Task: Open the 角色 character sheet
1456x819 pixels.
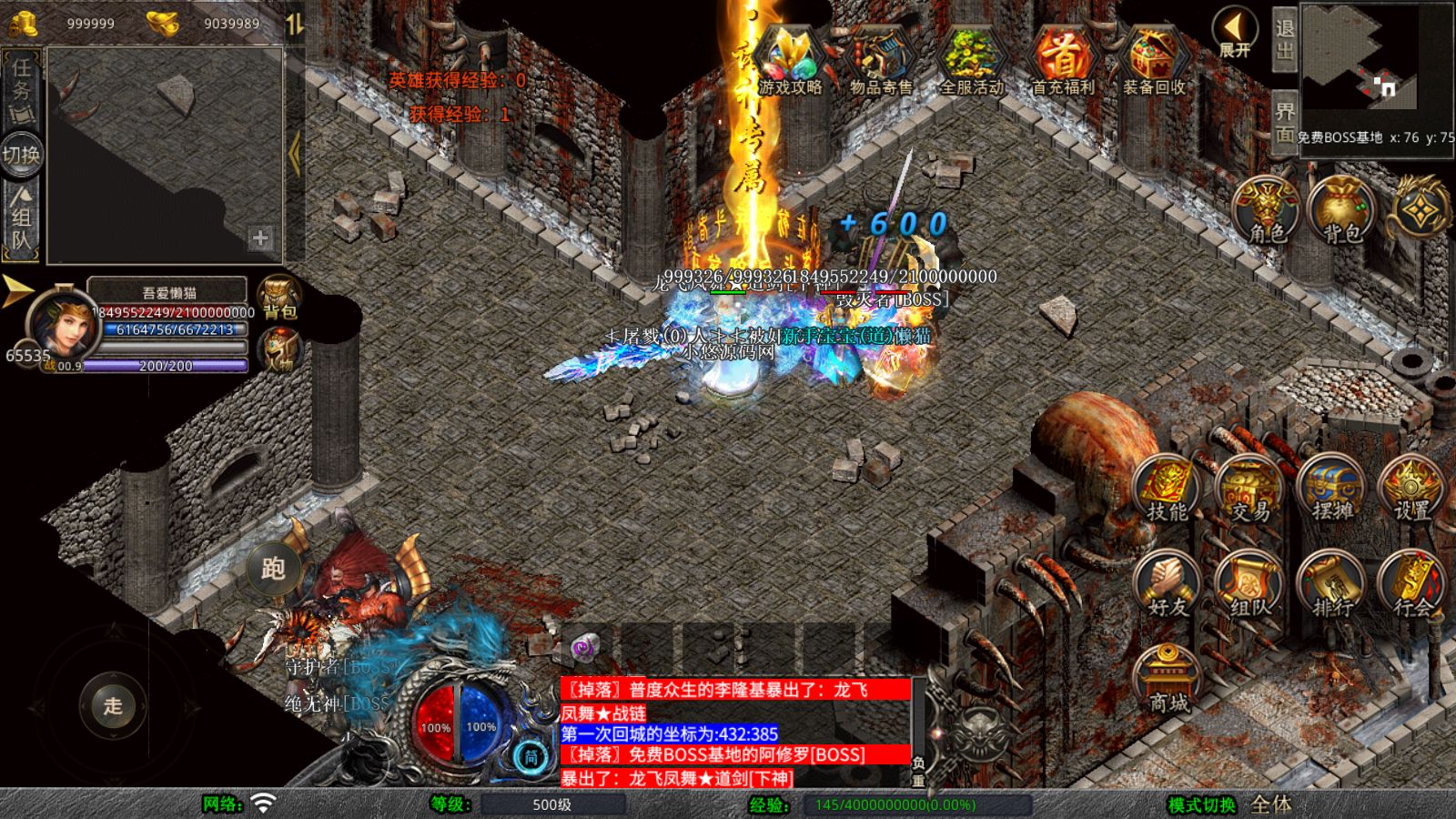Action: pyautogui.click(x=1266, y=211)
